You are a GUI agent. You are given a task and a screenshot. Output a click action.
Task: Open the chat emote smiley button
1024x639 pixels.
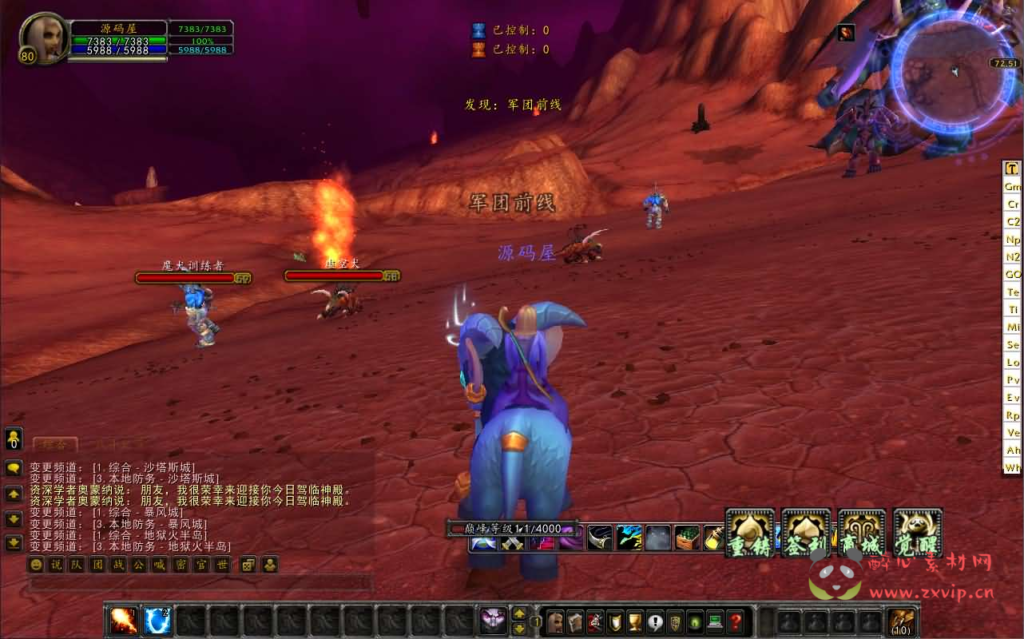36,565
